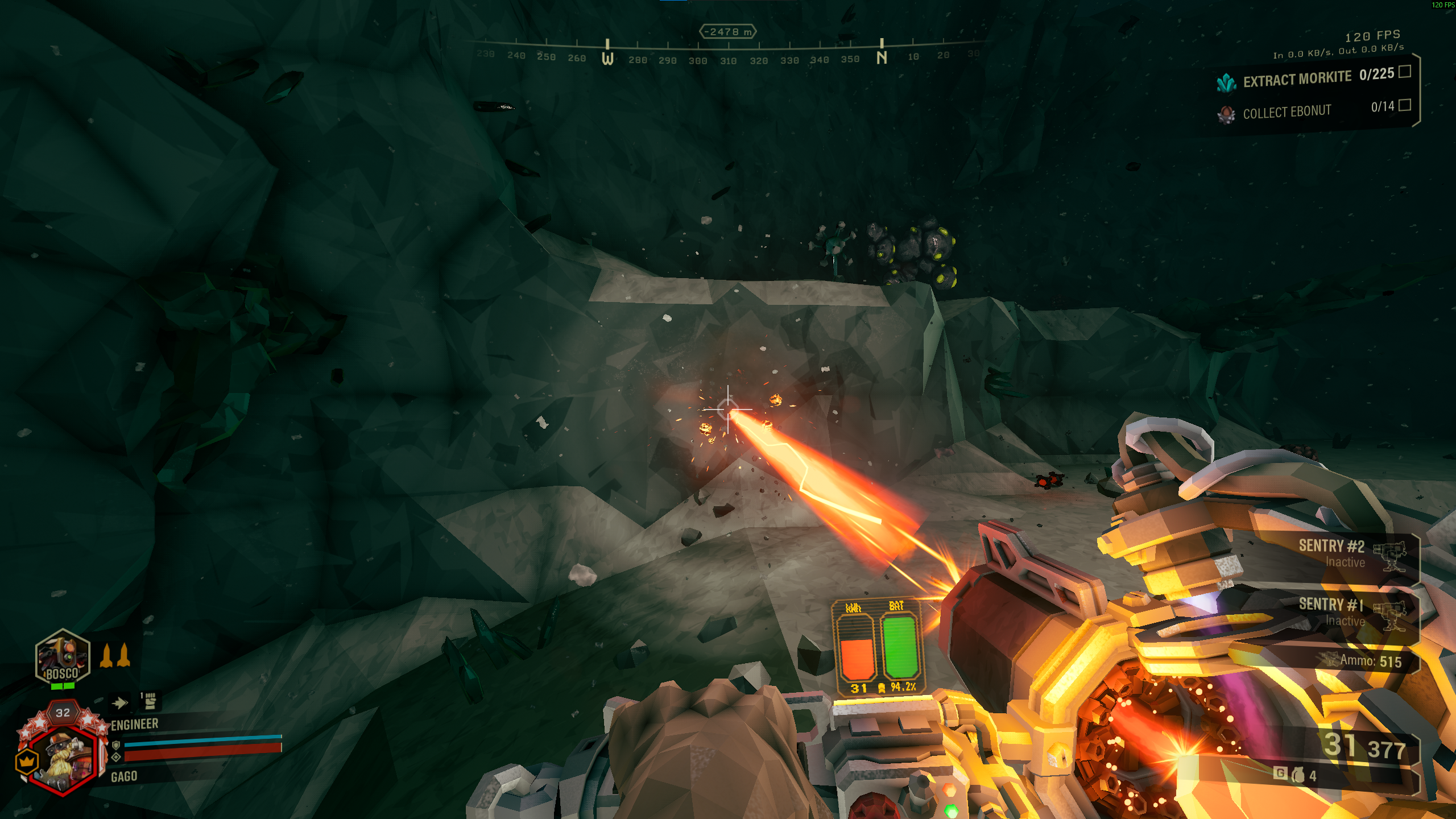Click the gold crown icon beside the portrait
1456x819 pixels.
[x=27, y=761]
